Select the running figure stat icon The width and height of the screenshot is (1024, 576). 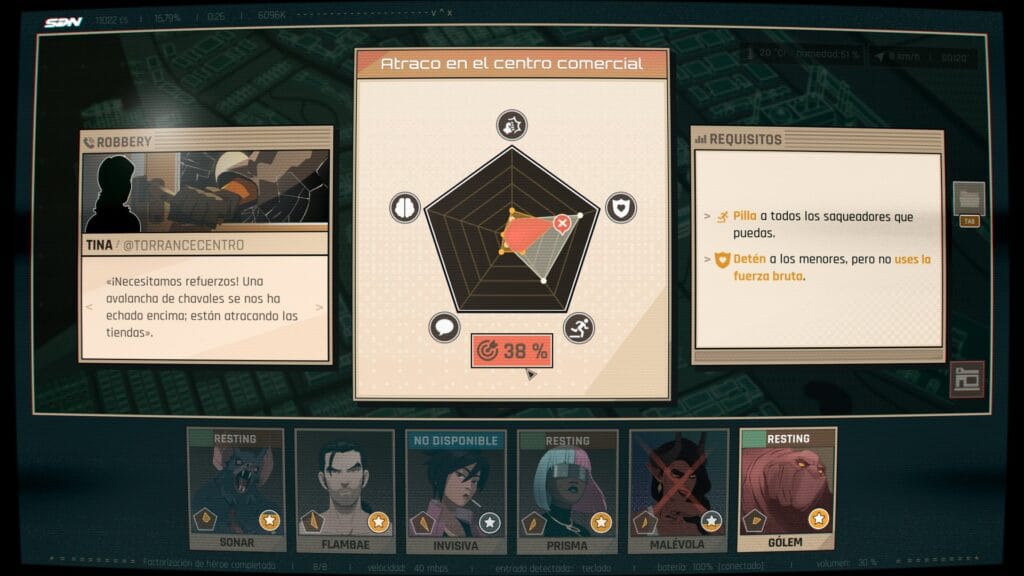point(579,327)
